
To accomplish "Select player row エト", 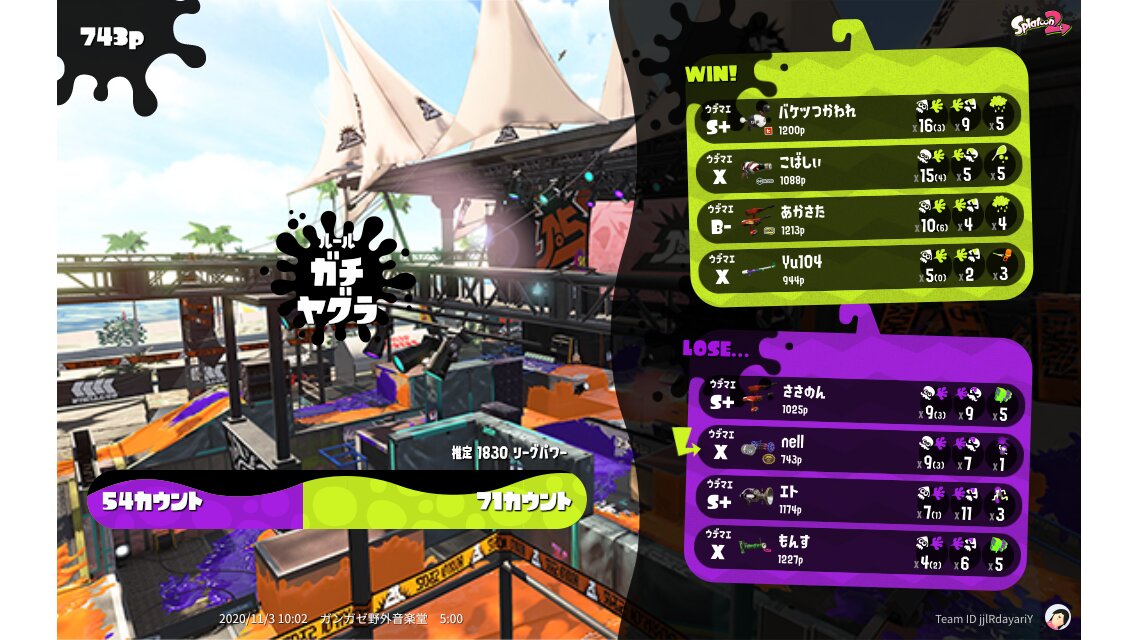I will [x=860, y=501].
